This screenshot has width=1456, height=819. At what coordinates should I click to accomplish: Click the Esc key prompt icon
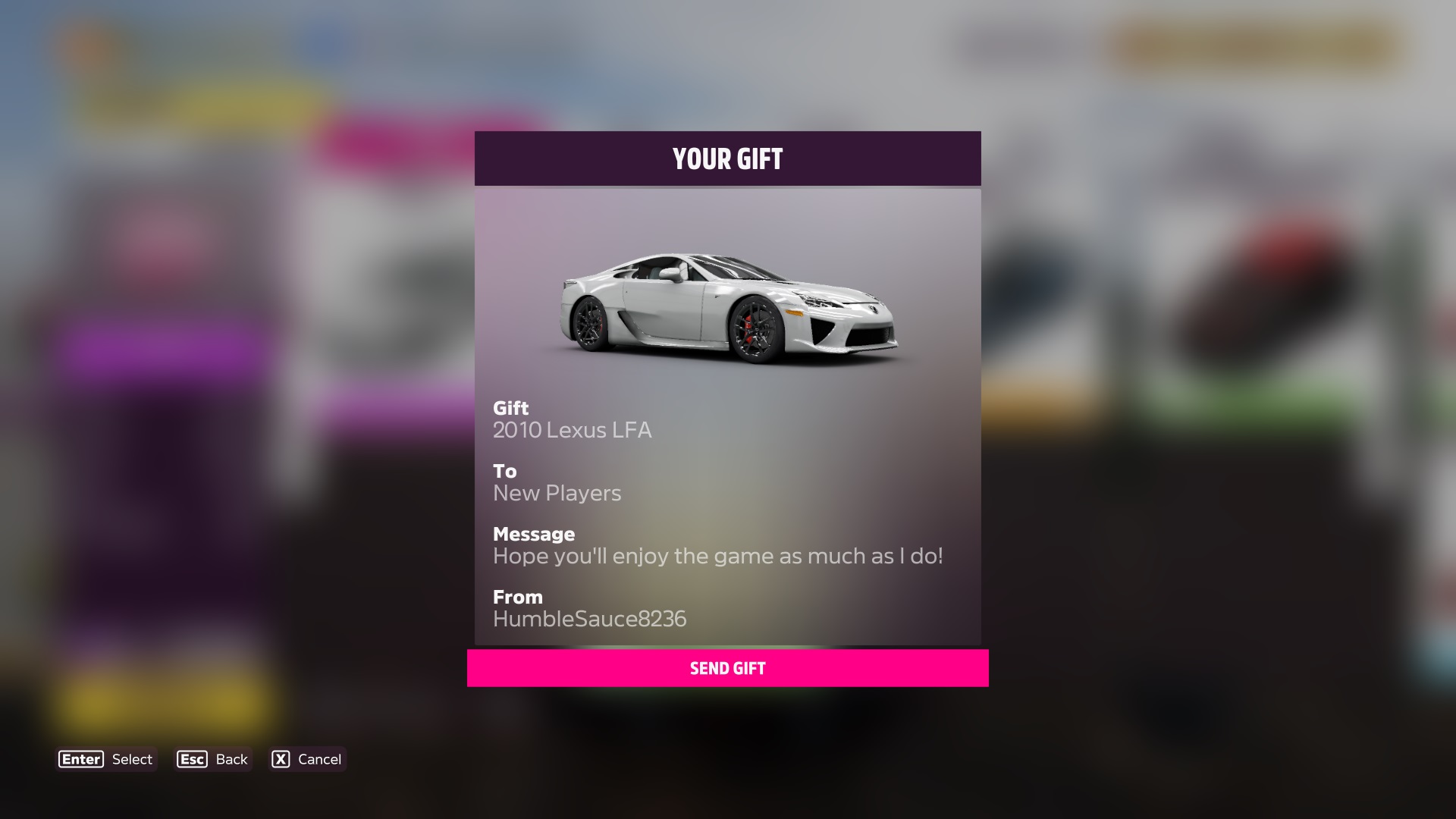(191, 759)
